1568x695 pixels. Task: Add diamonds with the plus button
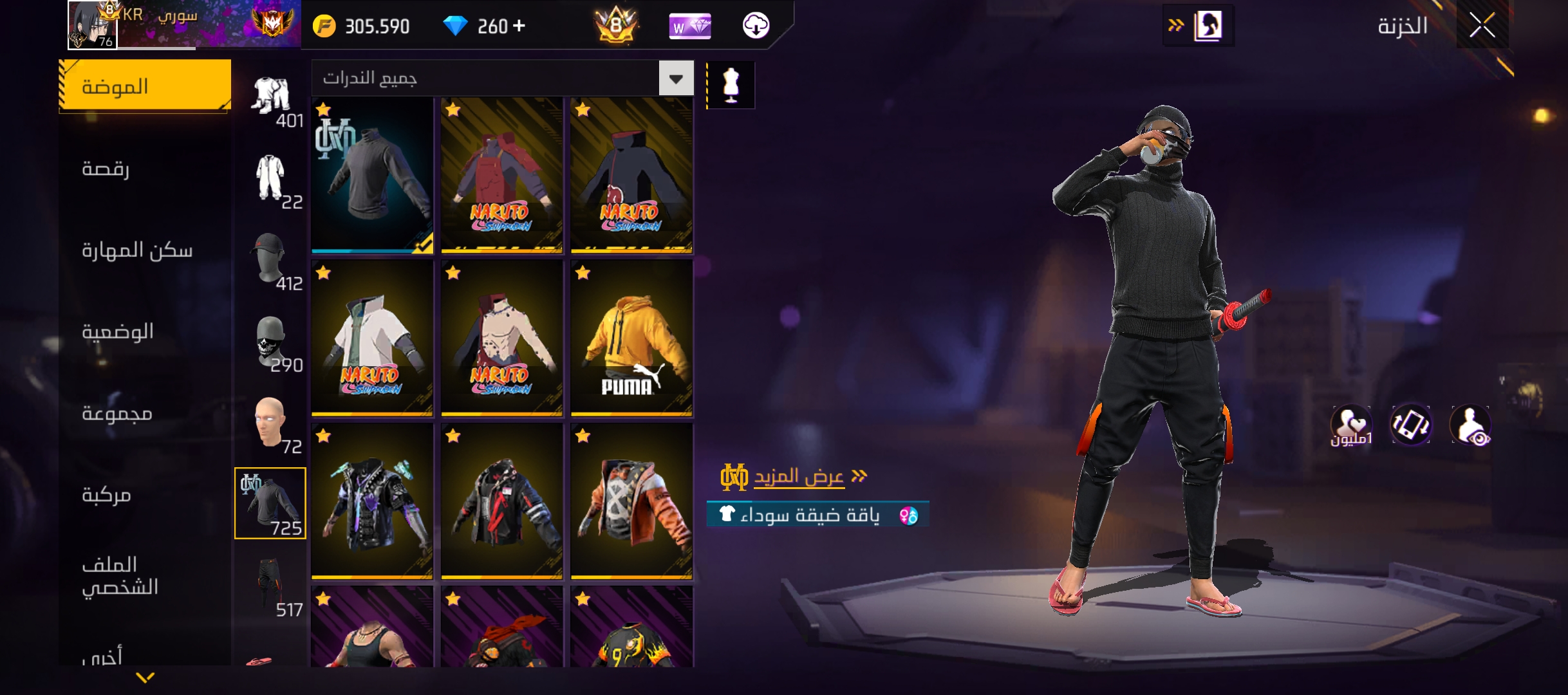point(519,26)
